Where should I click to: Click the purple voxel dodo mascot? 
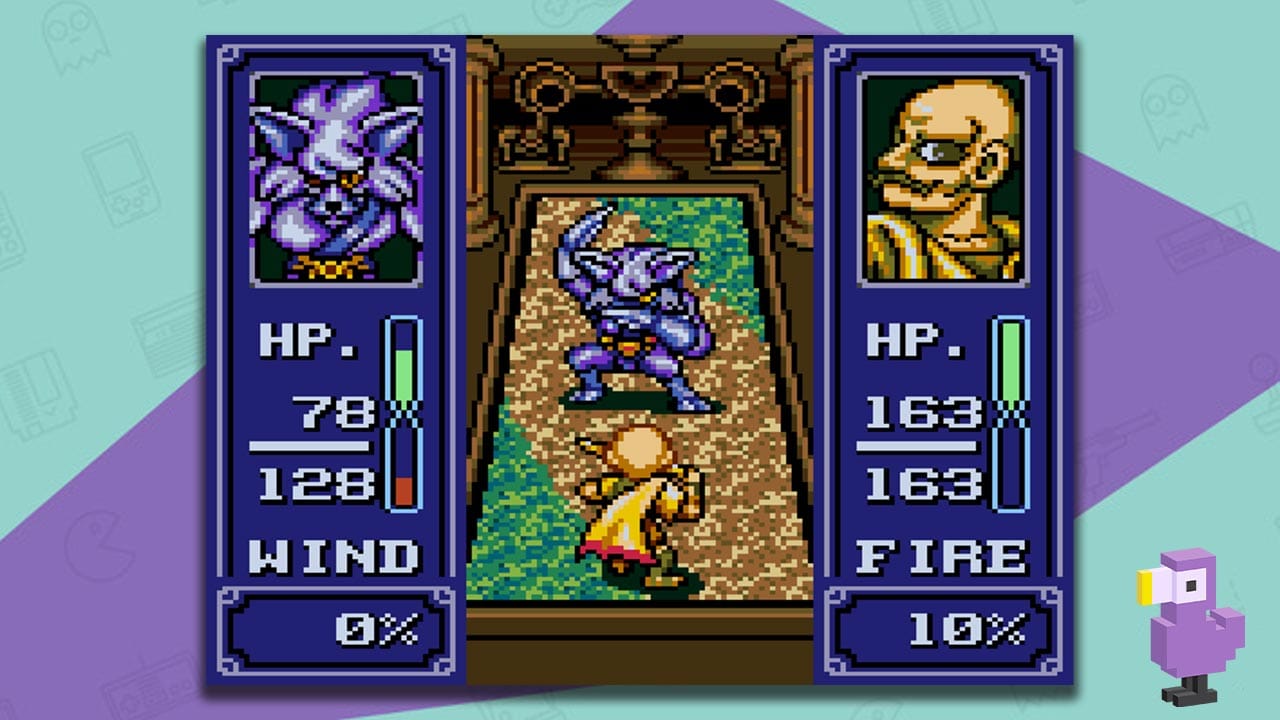click(x=1190, y=615)
